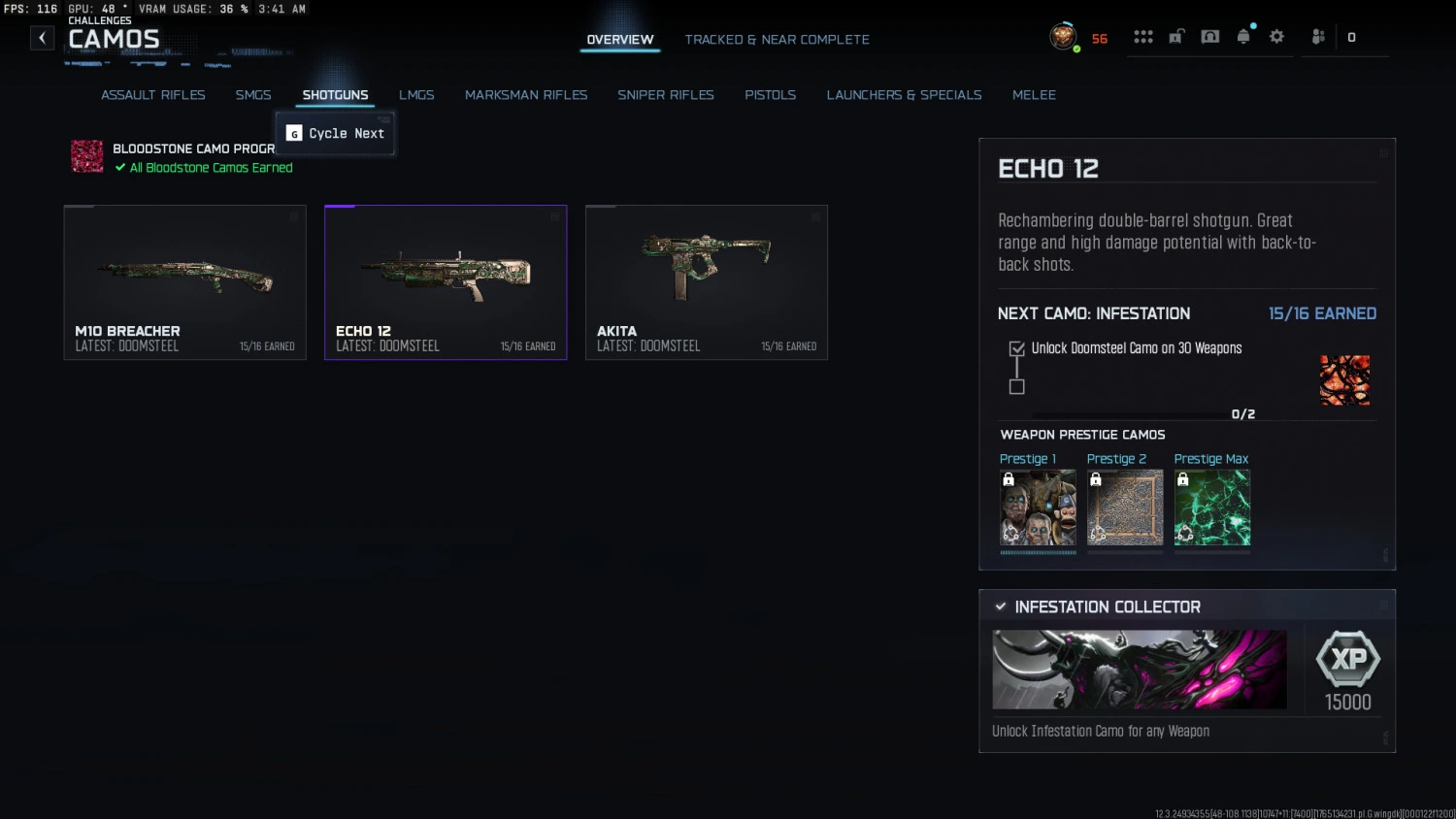
Task: Toggle the Unlock Doomsteel on 30 Weapons checkbox
Action: [x=1016, y=347]
